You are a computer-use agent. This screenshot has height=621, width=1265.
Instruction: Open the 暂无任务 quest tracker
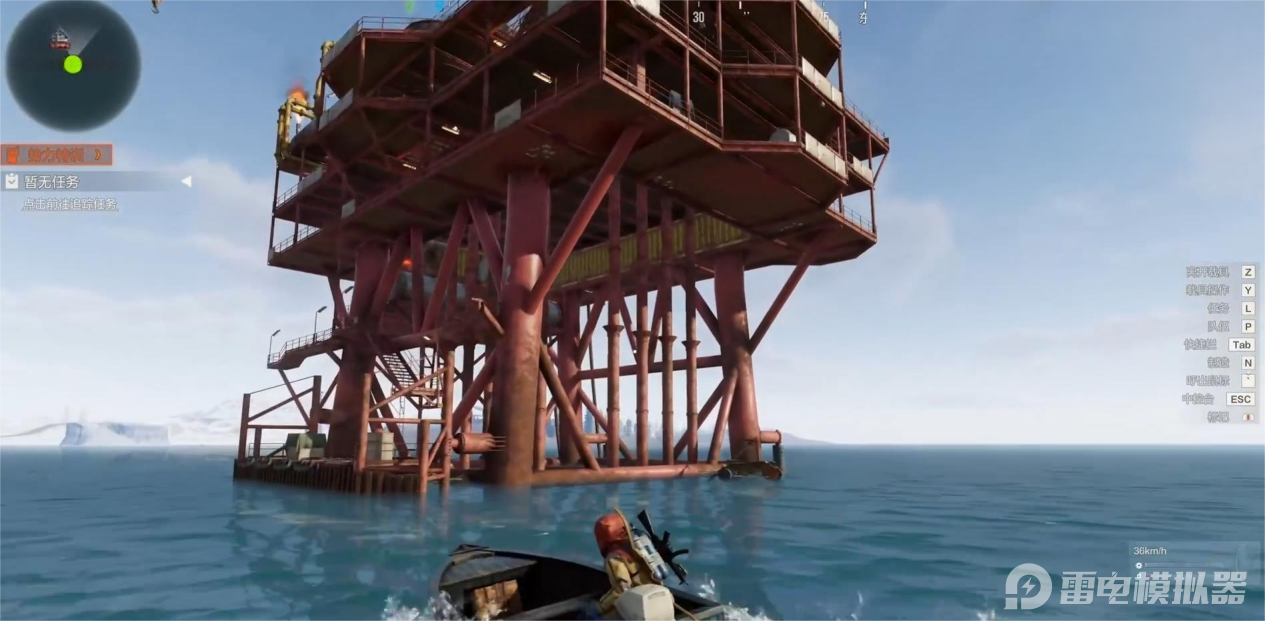tap(52, 182)
